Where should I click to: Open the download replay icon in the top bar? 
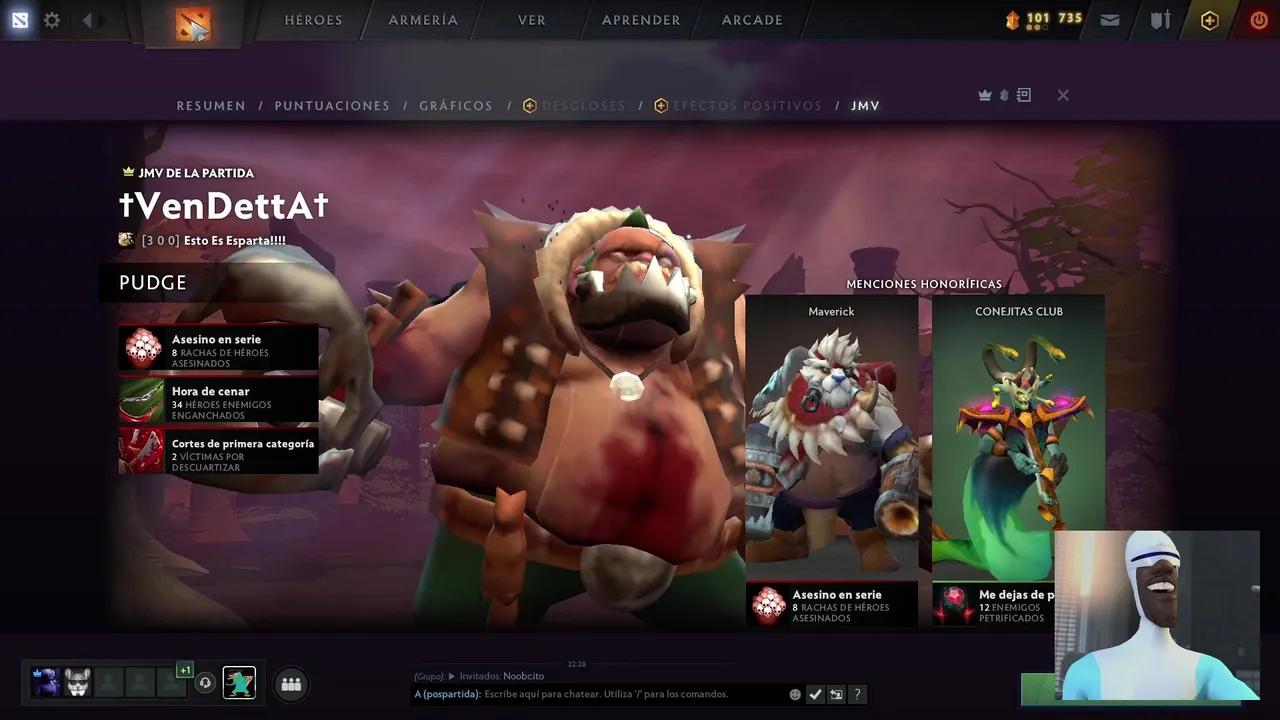coord(1023,95)
